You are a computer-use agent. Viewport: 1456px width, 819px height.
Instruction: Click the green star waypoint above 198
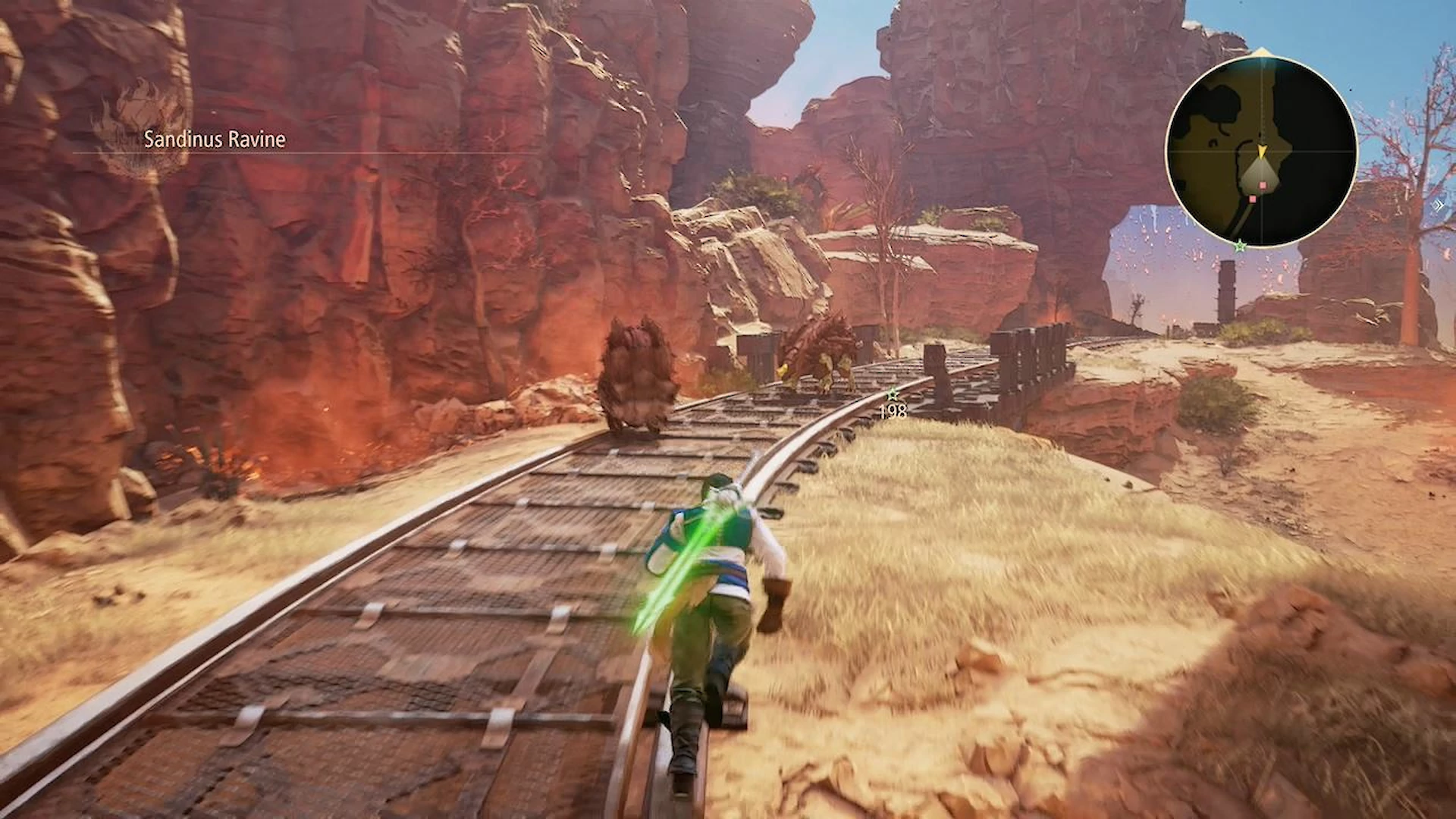(x=893, y=394)
